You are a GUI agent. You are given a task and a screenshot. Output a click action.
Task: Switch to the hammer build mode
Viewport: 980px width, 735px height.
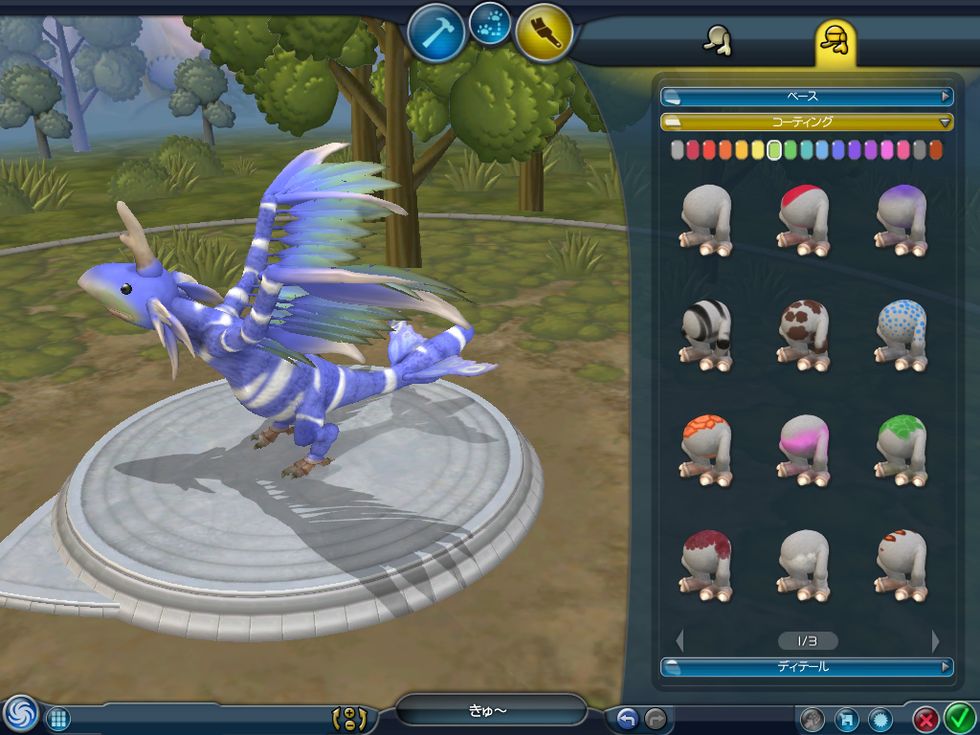tap(437, 32)
